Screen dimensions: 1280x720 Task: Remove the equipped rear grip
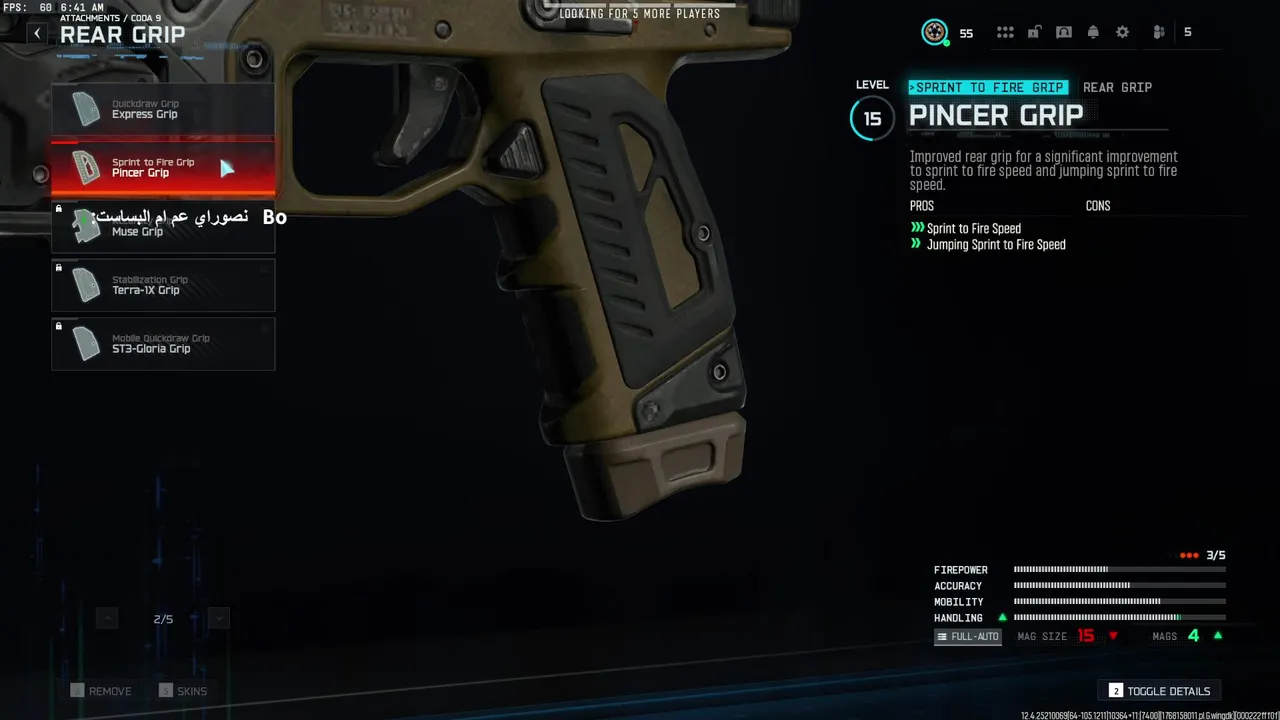pyautogui.click(x=101, y=691)
